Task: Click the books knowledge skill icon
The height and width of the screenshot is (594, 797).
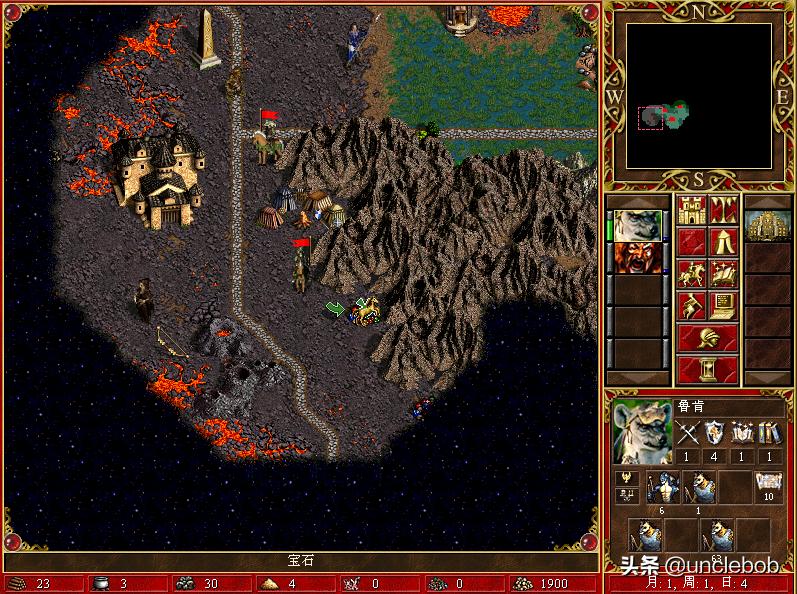Action: [x=769, y=433]
